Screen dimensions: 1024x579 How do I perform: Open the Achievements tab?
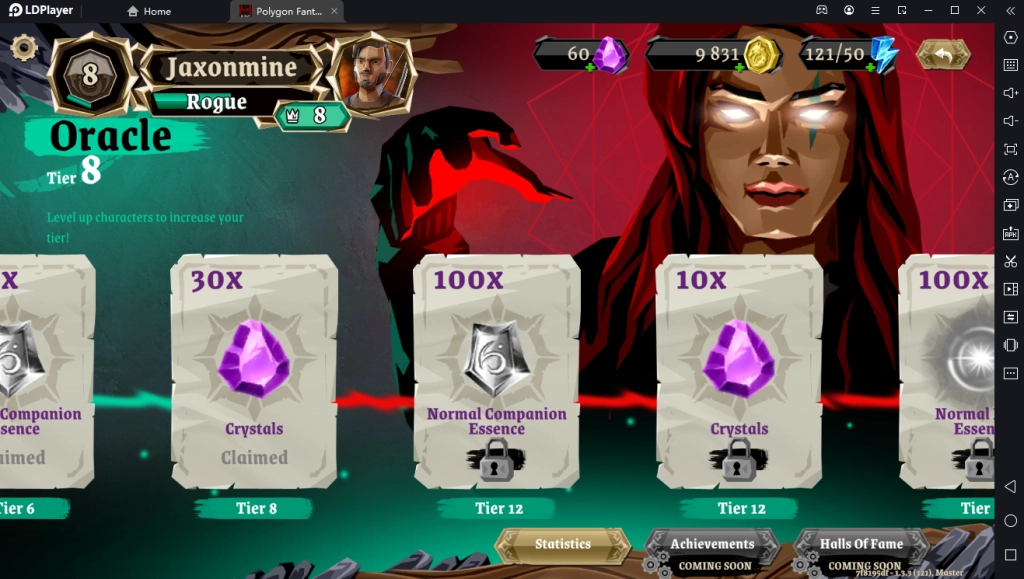(x=712, y=545)
